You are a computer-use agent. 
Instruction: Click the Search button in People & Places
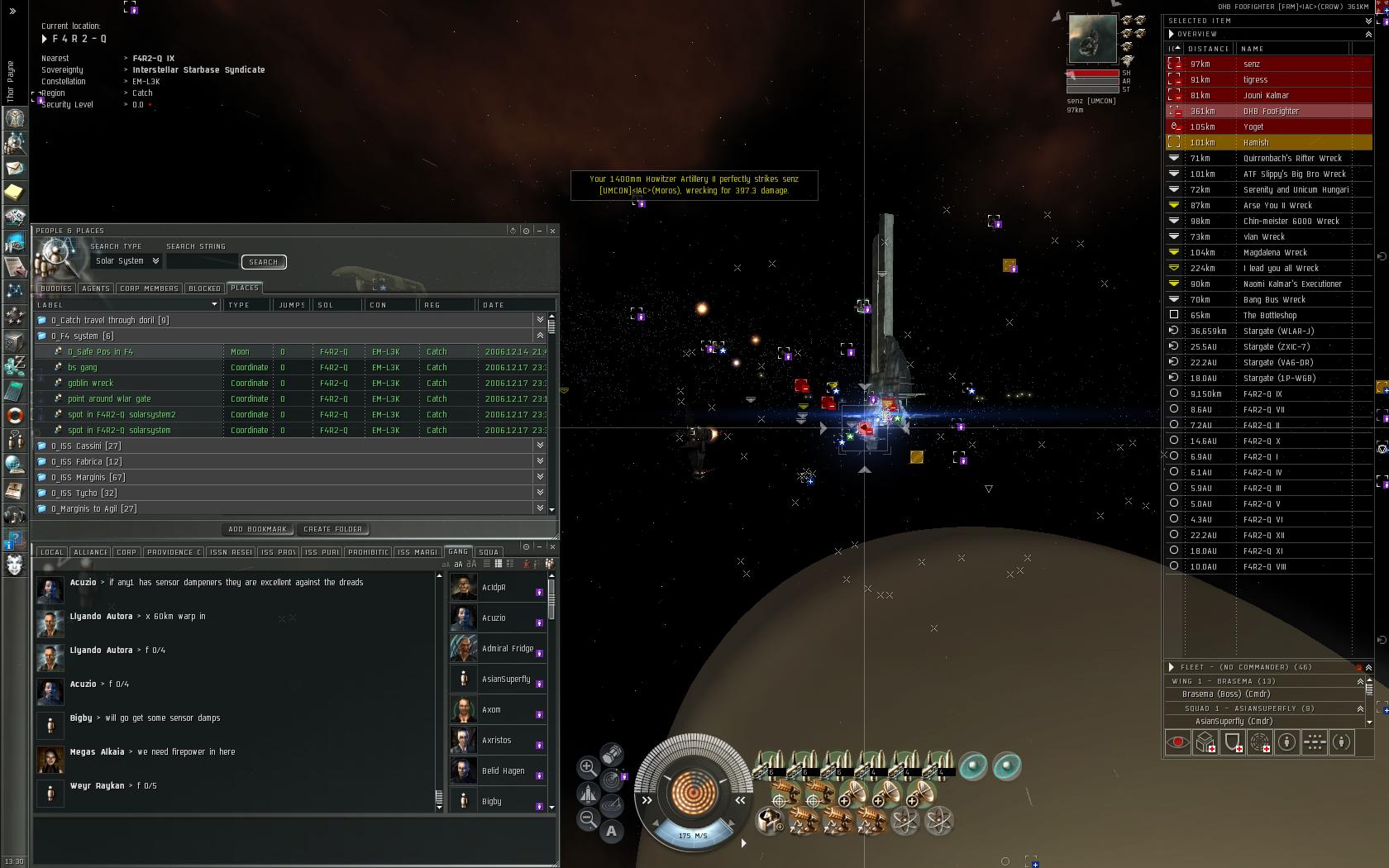click(264, 262)
